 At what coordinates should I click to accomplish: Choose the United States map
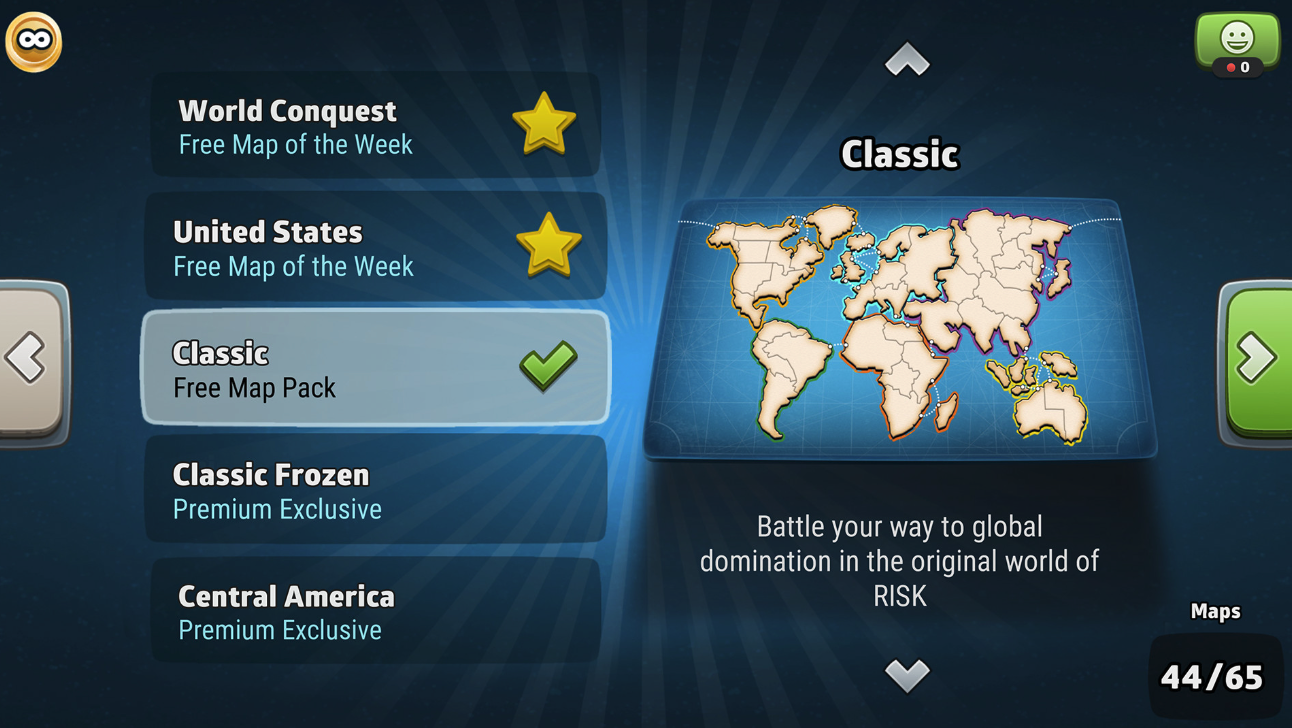click(x=375, y=247)
